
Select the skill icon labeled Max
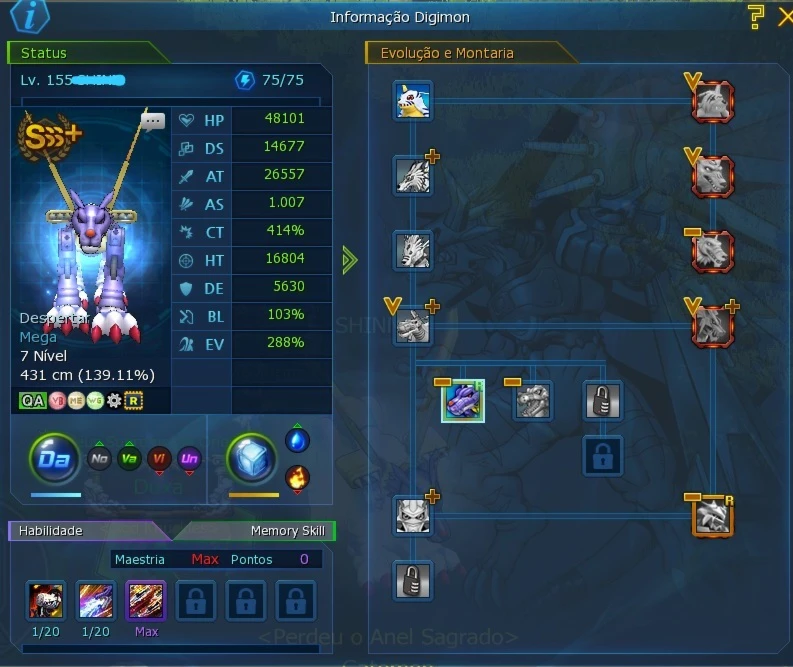point(146,601)
